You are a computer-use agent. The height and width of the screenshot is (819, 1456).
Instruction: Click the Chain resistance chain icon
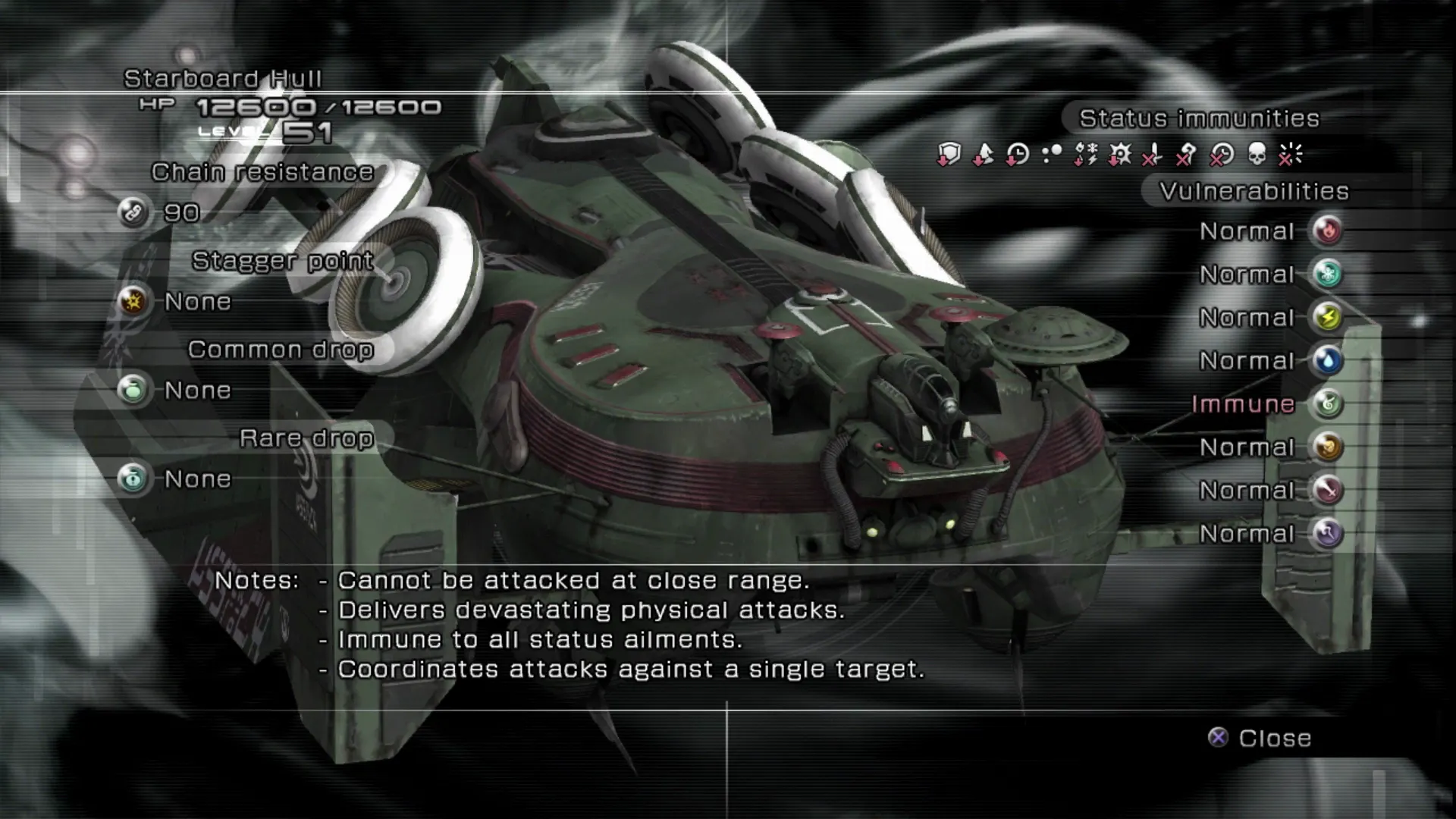click(133, 213)
